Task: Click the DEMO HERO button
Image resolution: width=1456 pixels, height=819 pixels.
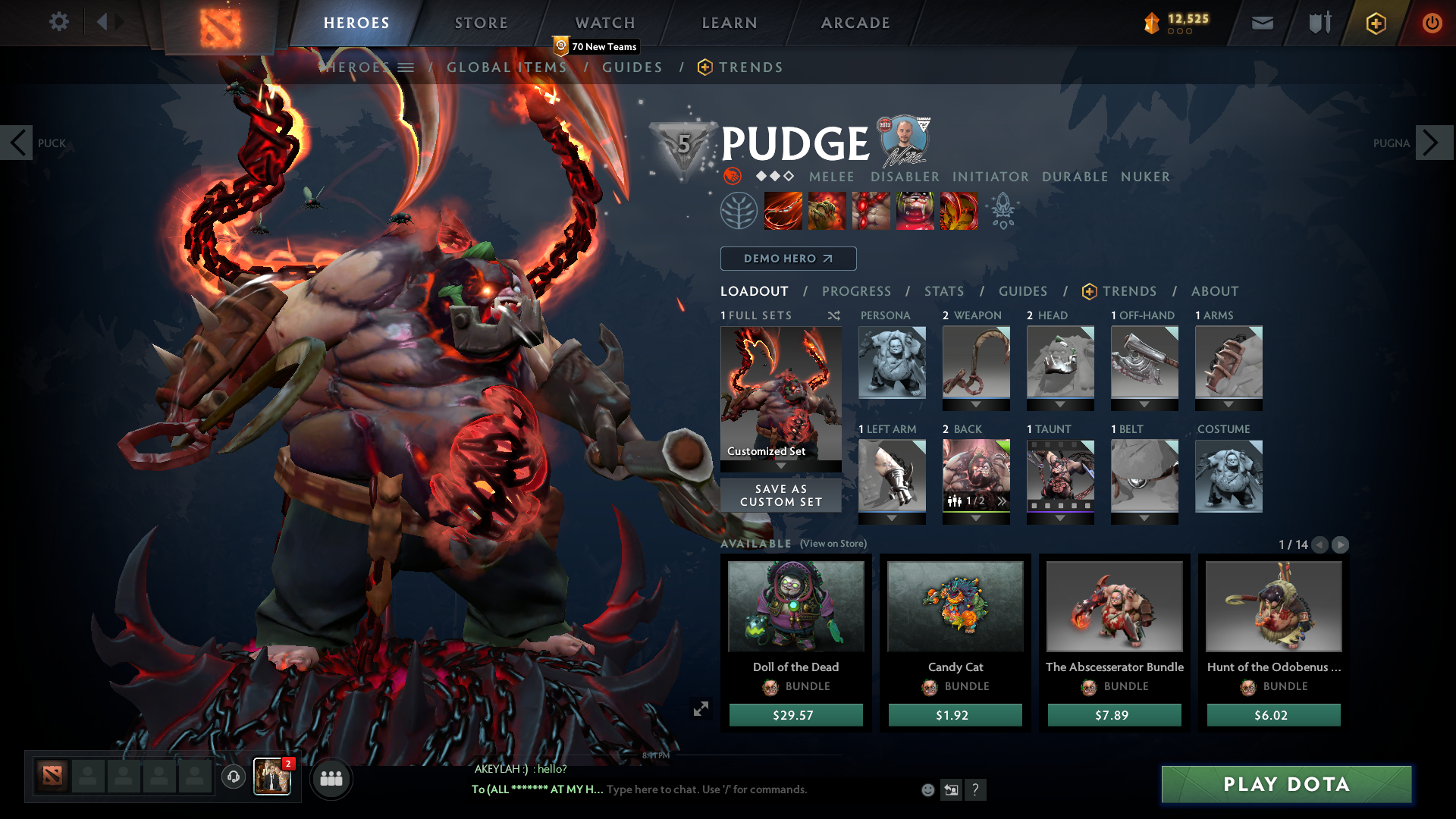Action: coord(787,259)
